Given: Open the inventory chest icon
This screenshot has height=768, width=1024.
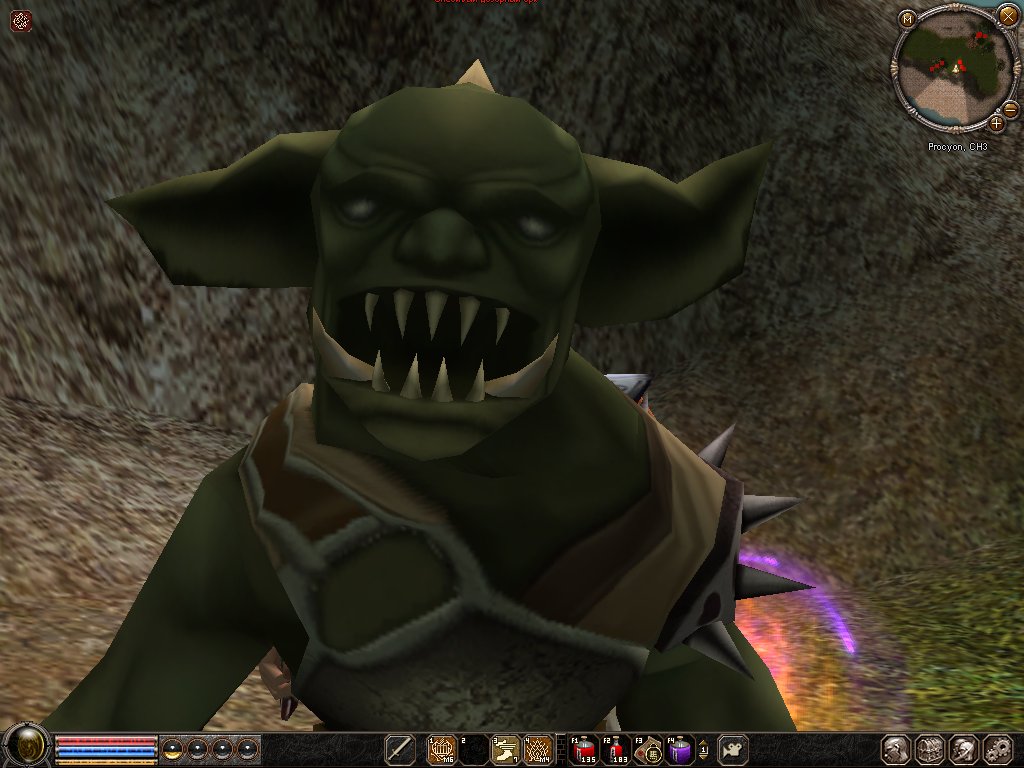Looking at the screenshot, I should click(x=930, y=749).
